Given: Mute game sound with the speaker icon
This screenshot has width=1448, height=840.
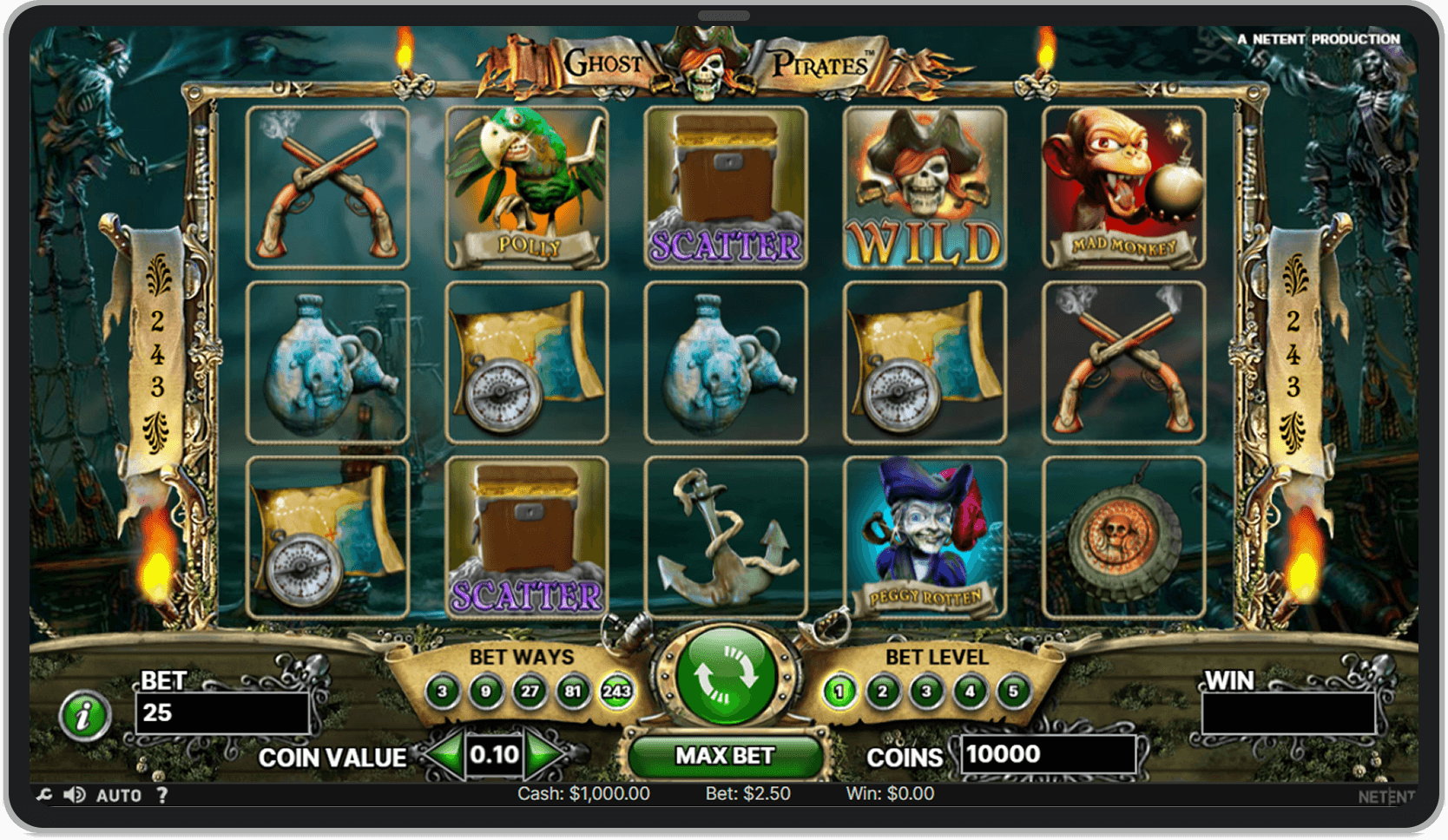Looking at the screenshot, I should pyautogui.click(x=74, y=795).
